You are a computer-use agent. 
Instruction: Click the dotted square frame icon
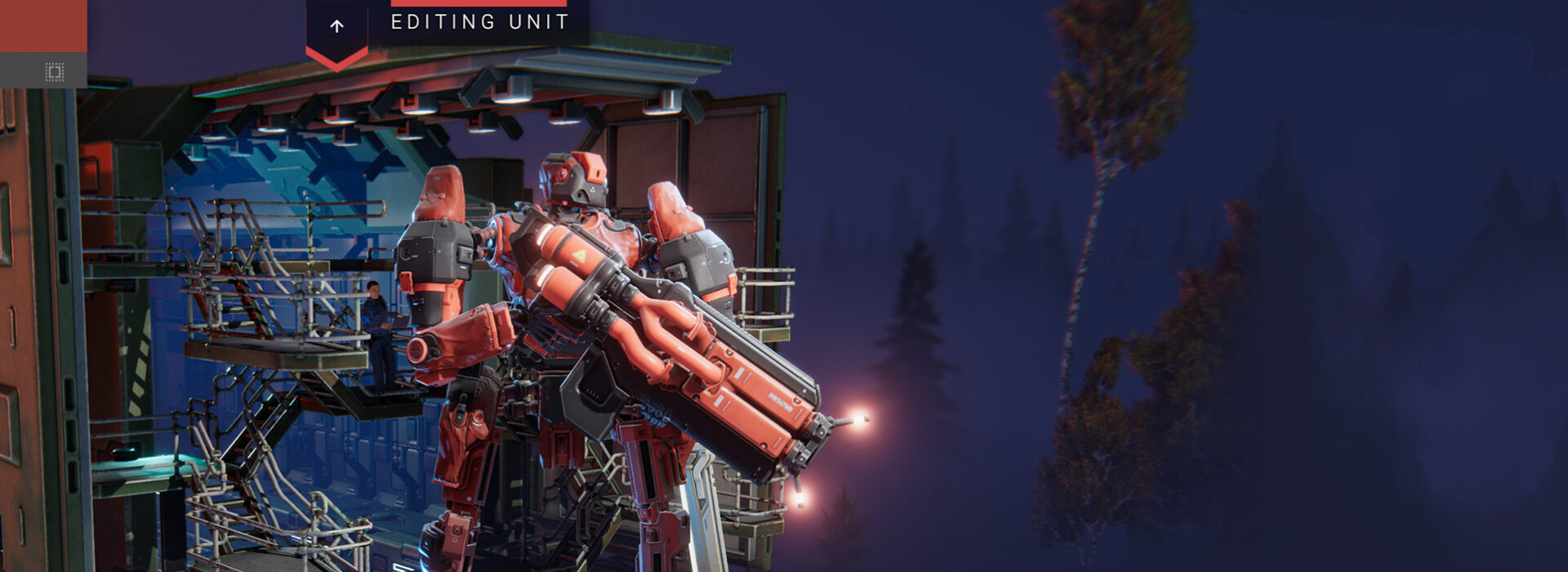[x=54, y=72]
